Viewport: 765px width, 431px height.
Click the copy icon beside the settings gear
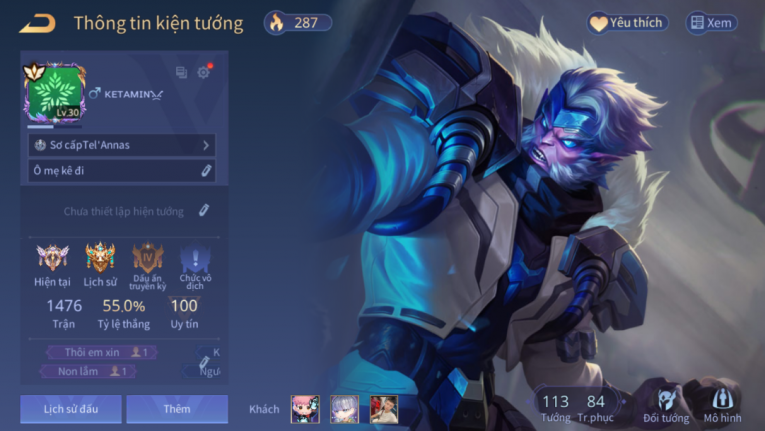[181, 72]
